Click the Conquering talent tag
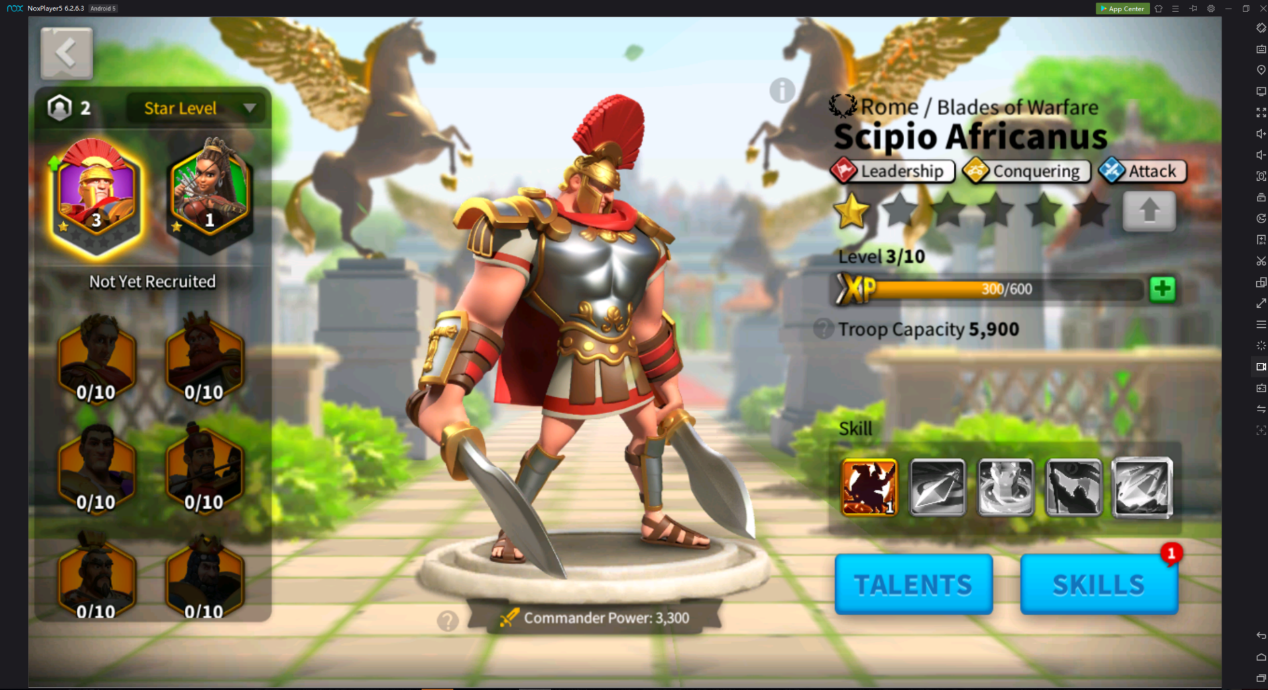Image resolution: width=1268 pixels, height=690 pixels. coord(1026,171)
